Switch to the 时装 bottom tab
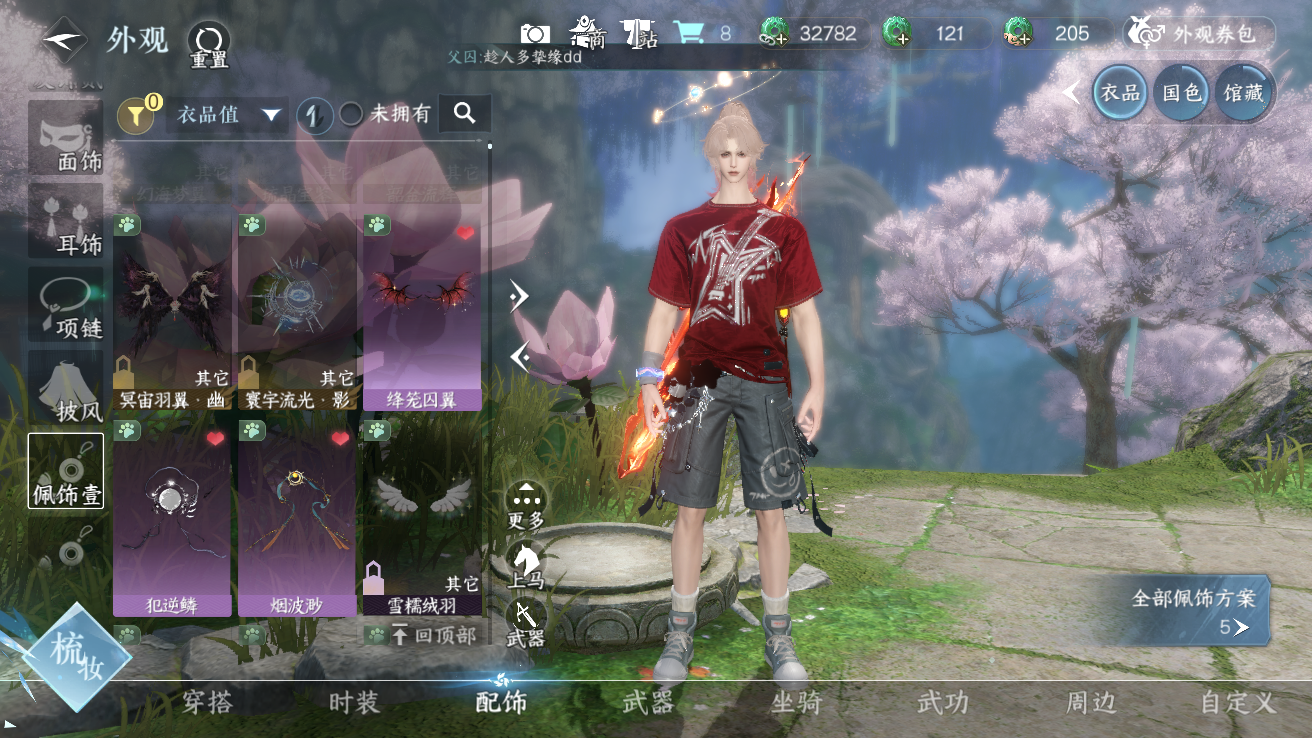This screenshot has height=738, width=1312. coord(354,702)
